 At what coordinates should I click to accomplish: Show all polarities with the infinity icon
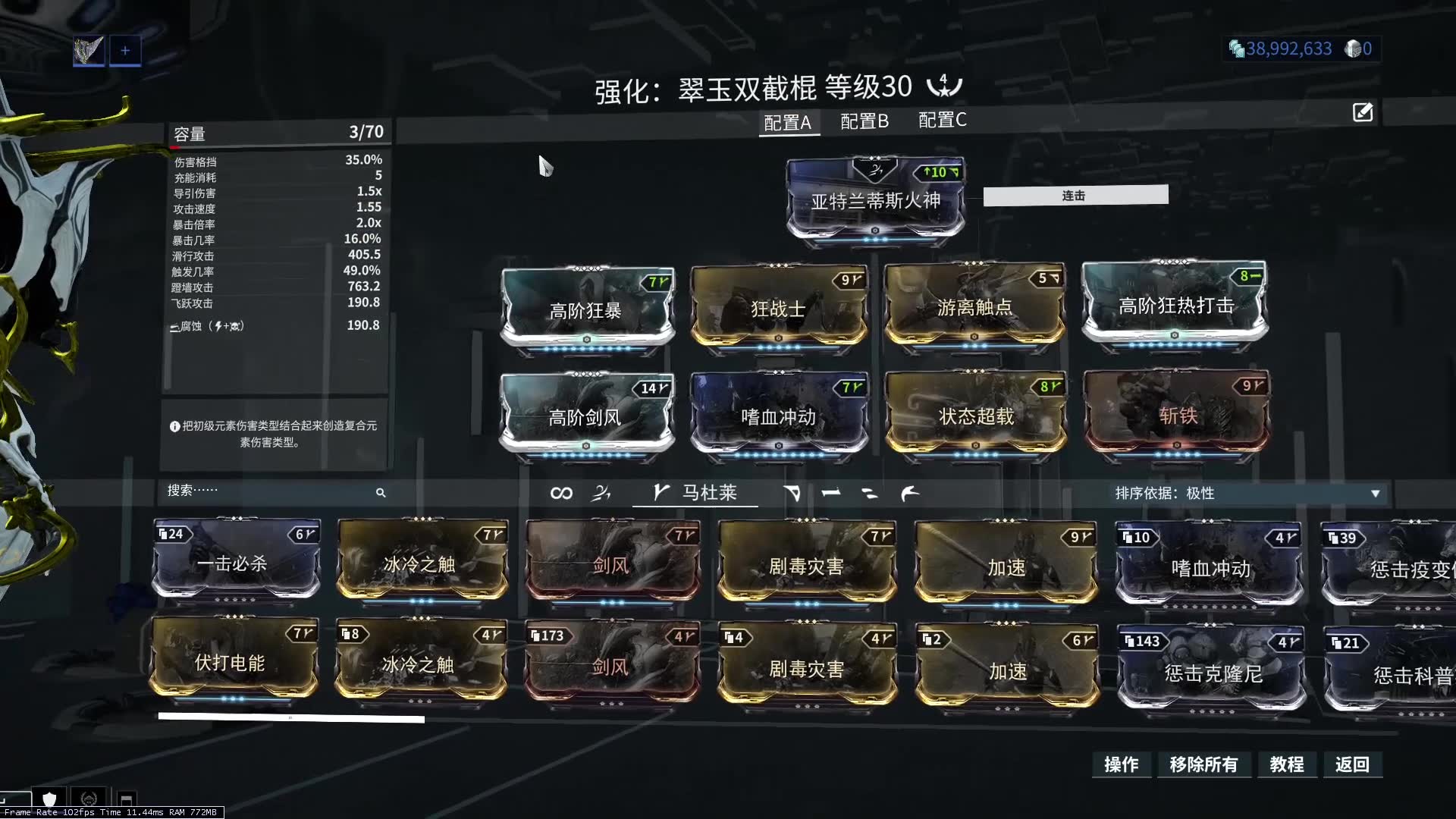click(561, 493)
